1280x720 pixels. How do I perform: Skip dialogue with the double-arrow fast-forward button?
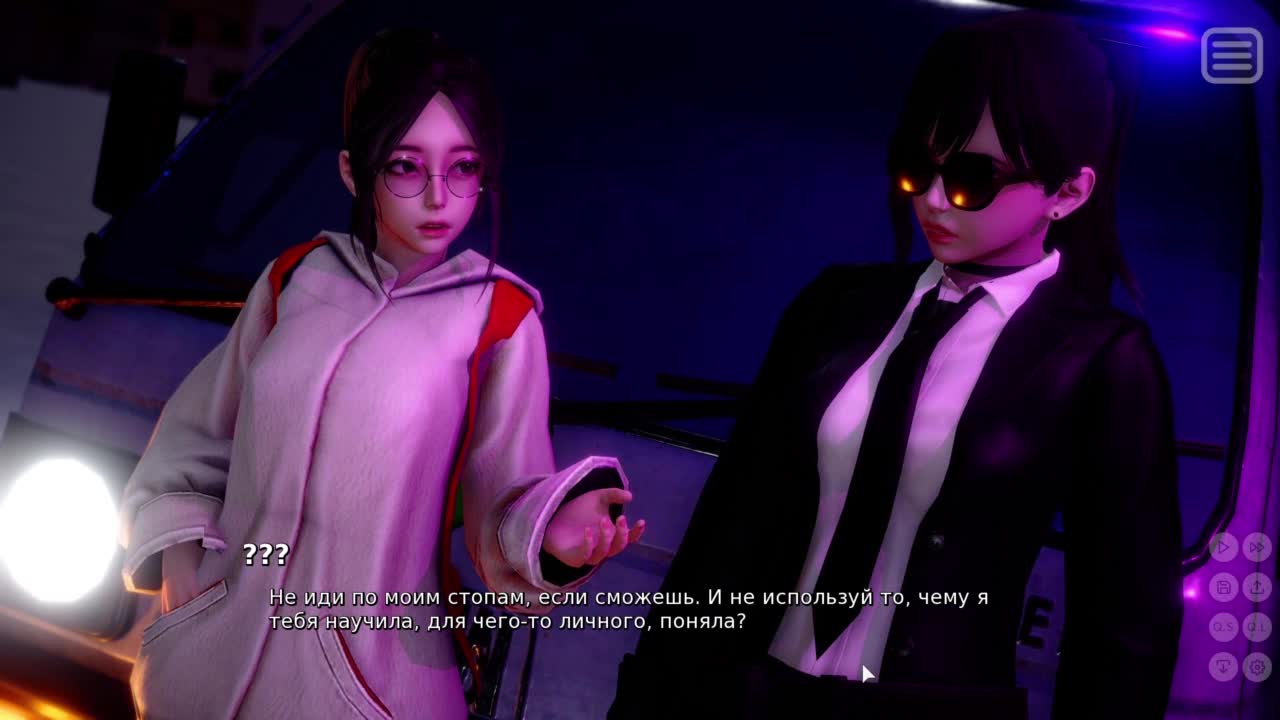pyautogui.click(x=1256, y=547)
